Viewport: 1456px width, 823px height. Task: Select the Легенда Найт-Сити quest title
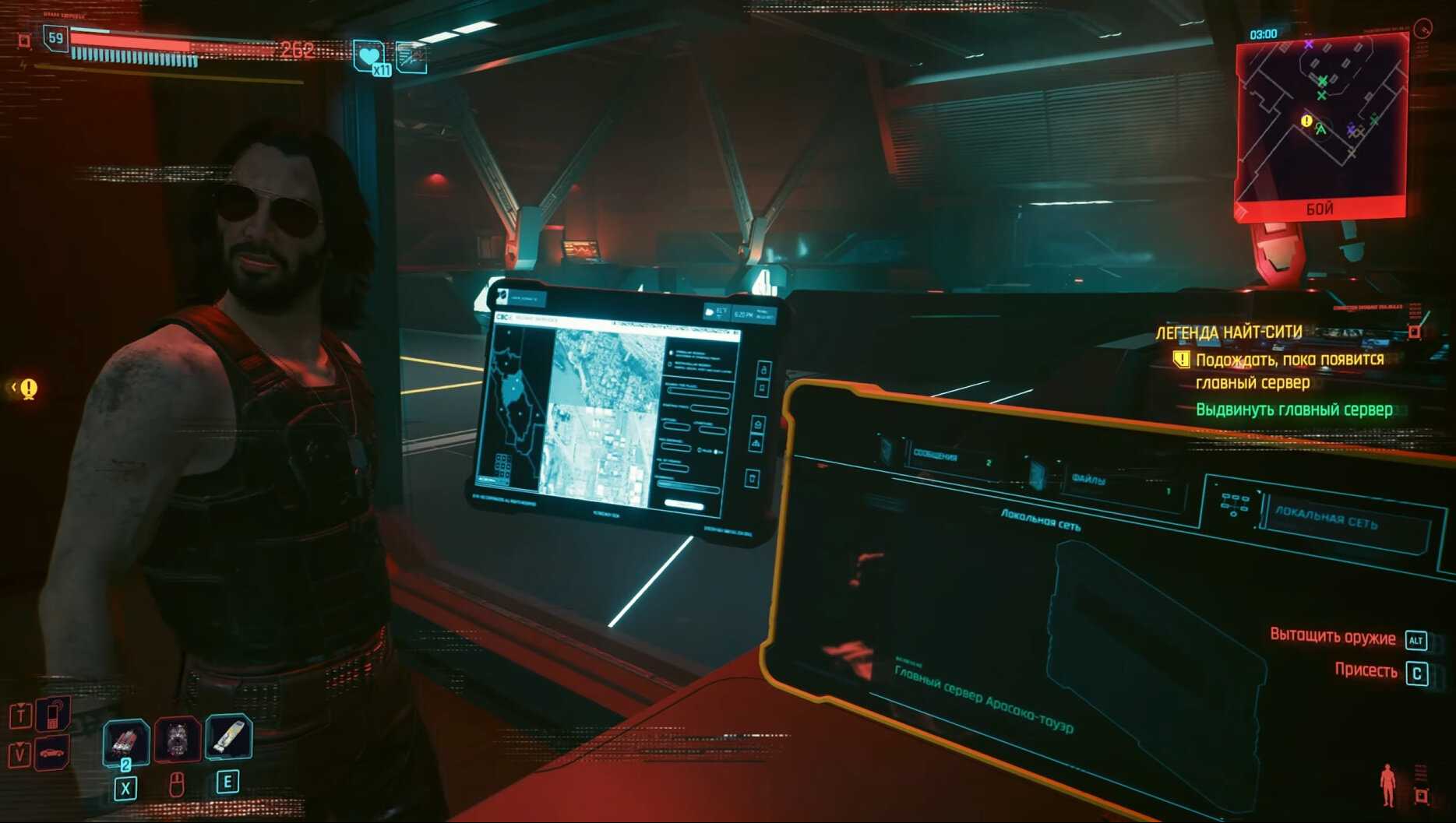click(1229, 332)
